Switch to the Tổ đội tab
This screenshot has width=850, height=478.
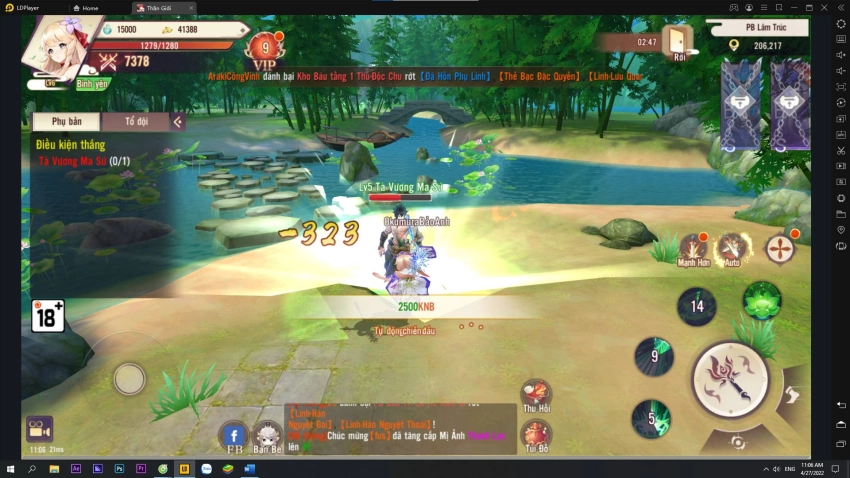(136, 121)
